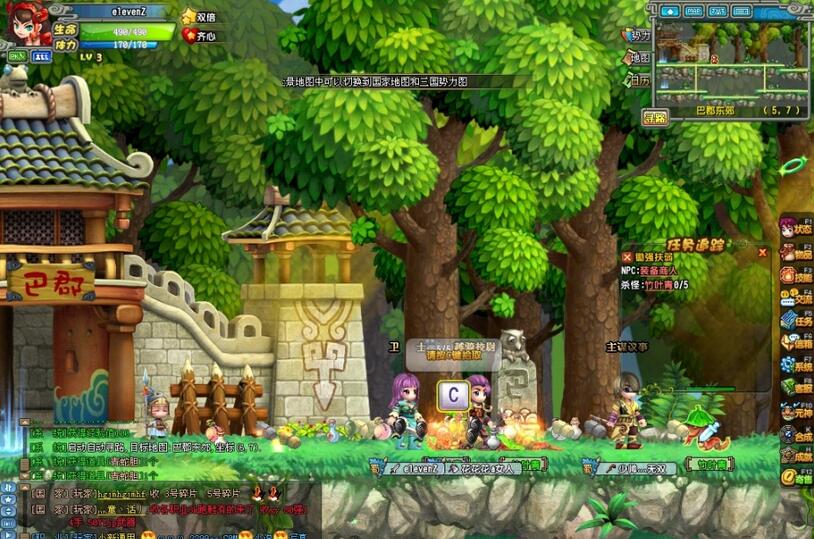Toggle the green PK mode button
This screenshot has height=539, width=814.
[17, 57]
